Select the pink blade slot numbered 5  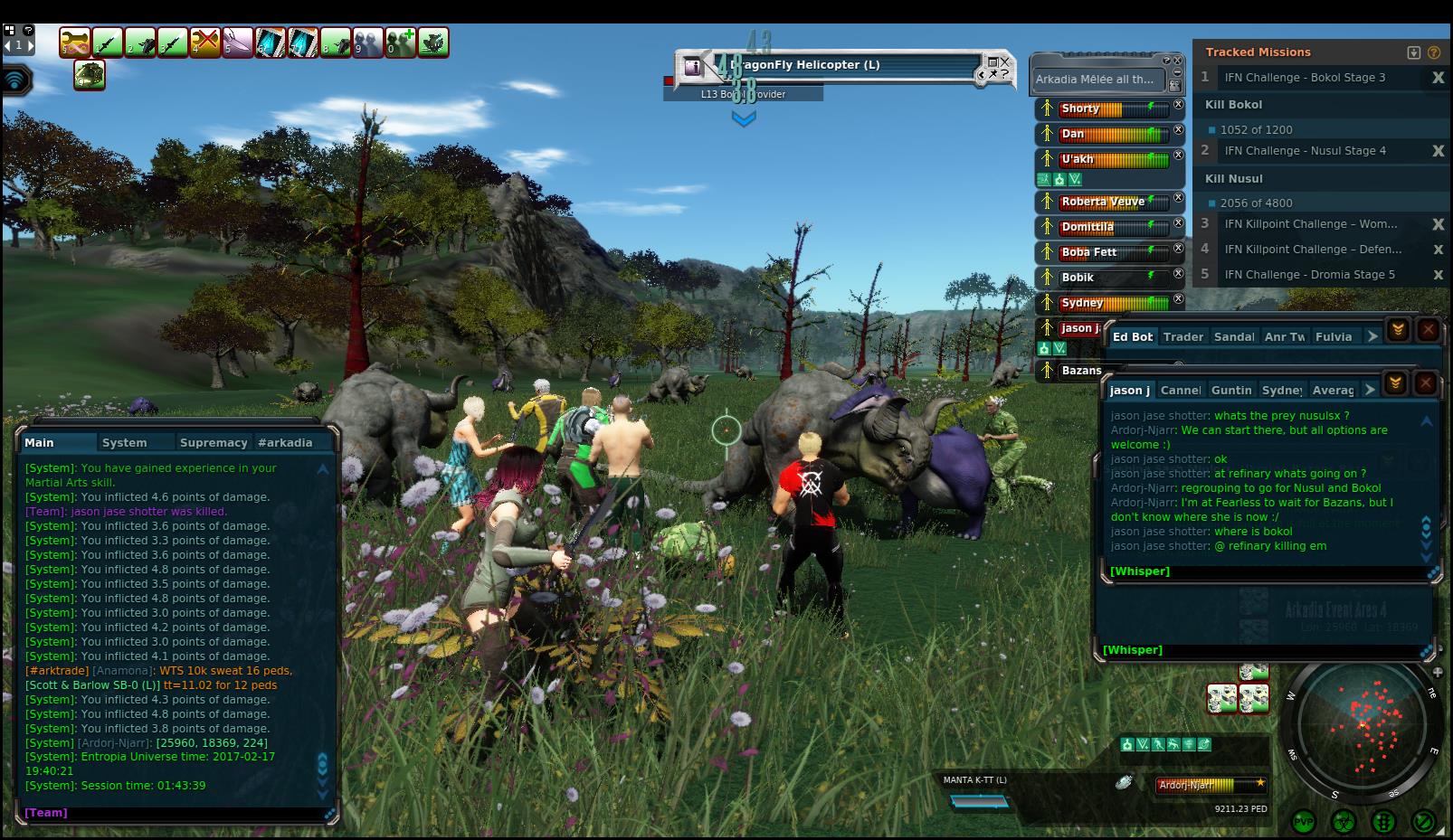click(238, 42)
